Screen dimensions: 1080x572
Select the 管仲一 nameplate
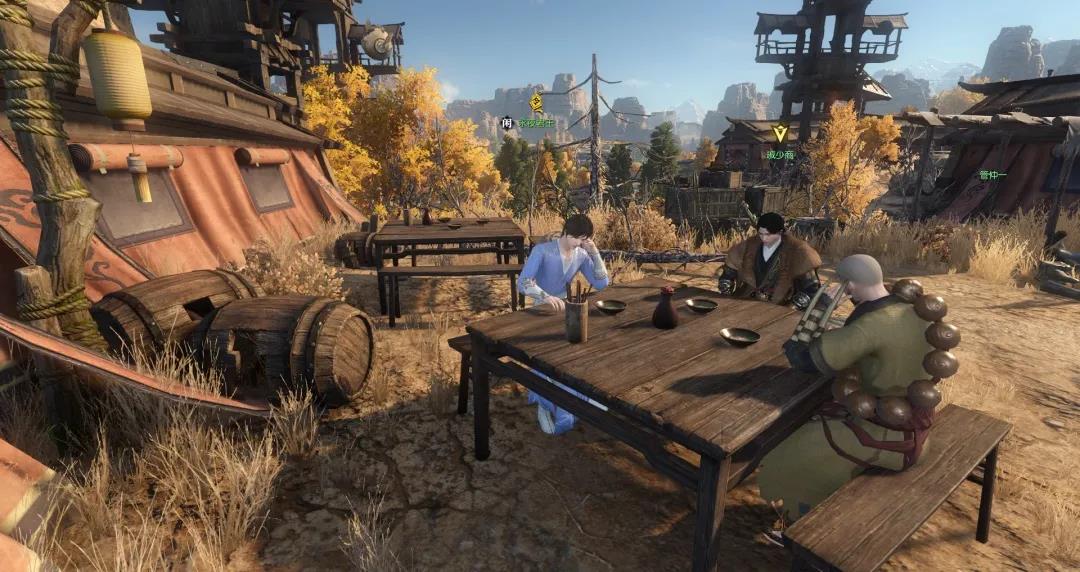click(993, 174)
